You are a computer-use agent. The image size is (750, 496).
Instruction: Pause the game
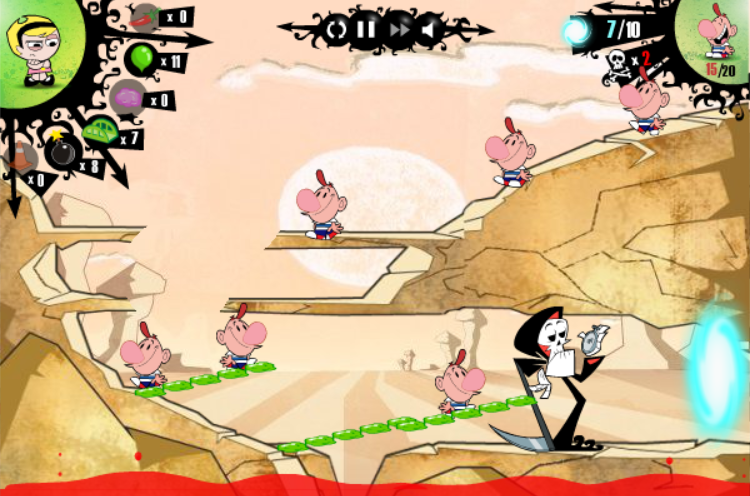point(366,30)
